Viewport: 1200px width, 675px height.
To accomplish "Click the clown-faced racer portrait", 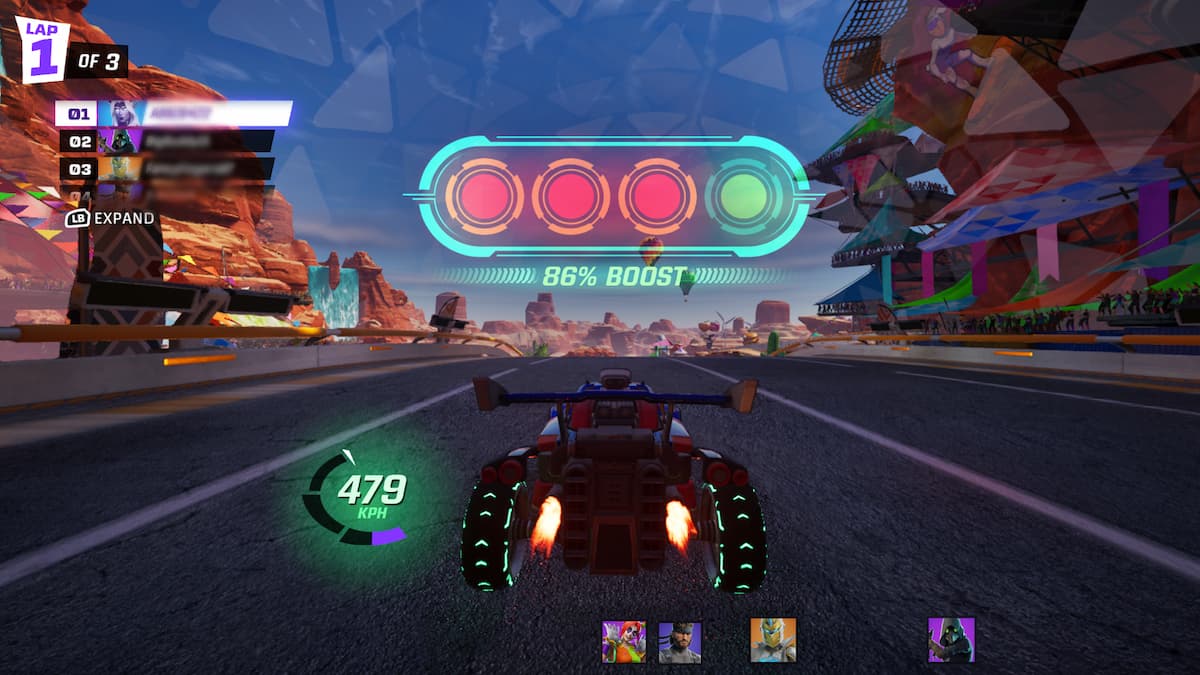I will pos(623,641).
